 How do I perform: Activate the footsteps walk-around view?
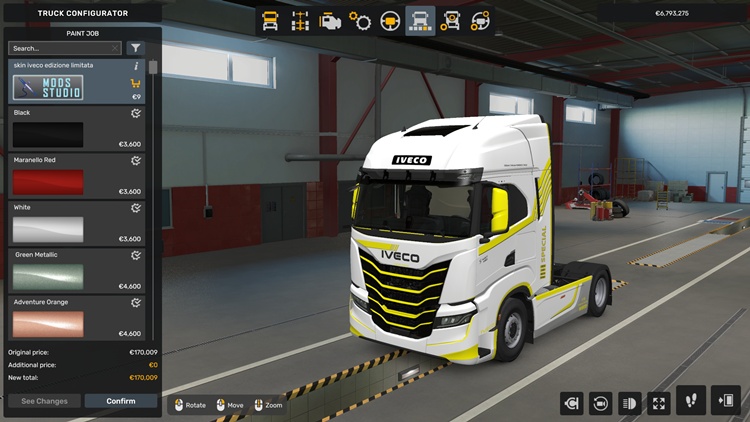tap(691, 401)
